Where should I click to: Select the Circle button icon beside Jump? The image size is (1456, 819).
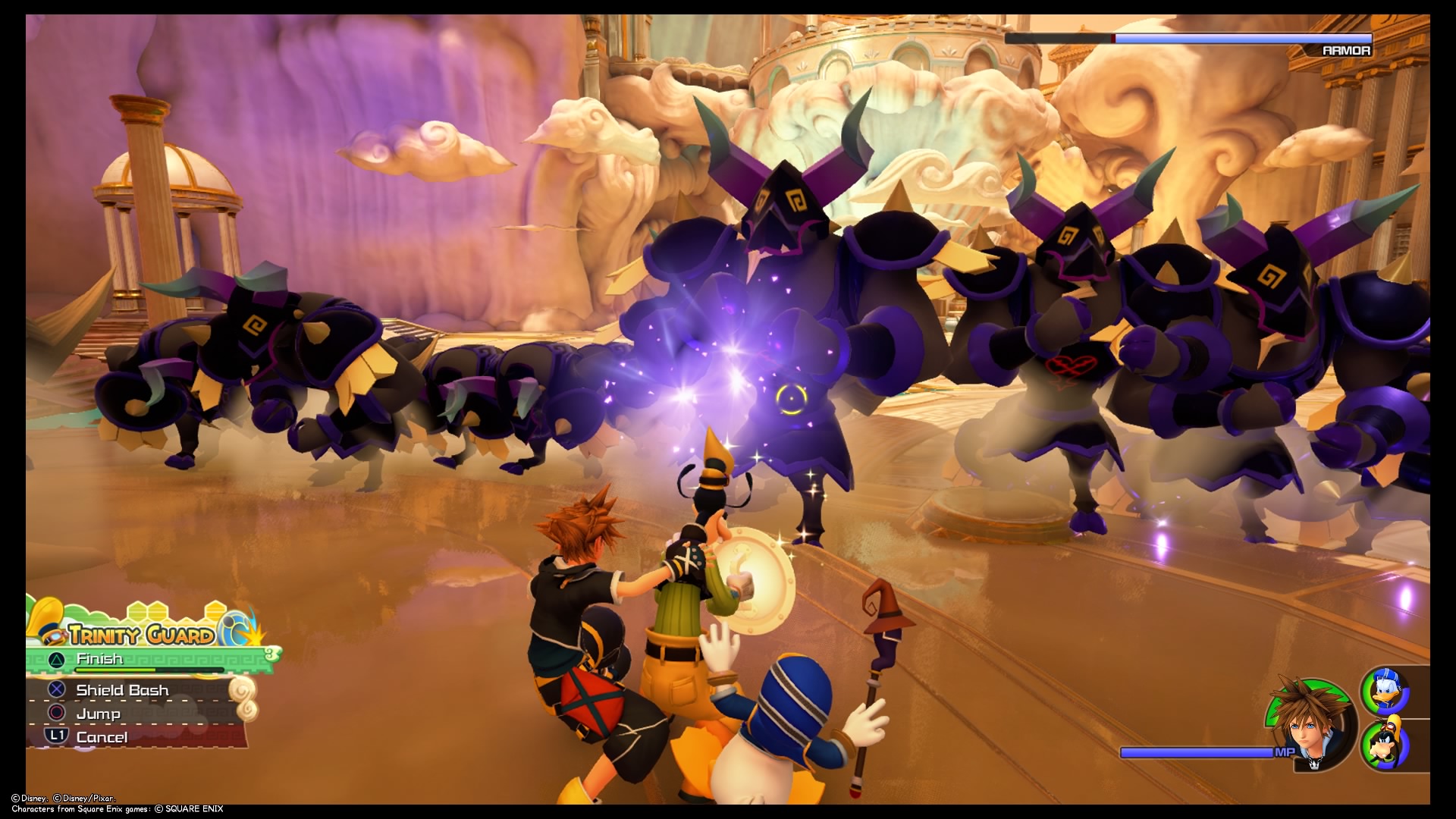[55, 714]
